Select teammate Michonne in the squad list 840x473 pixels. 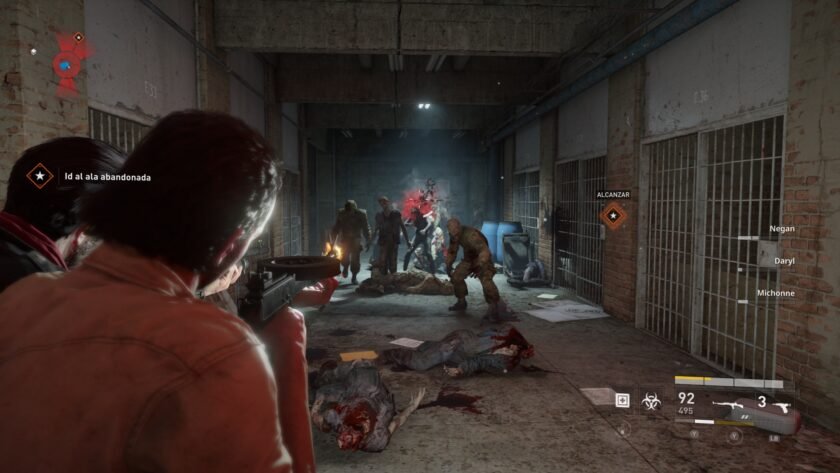(776, 293)
